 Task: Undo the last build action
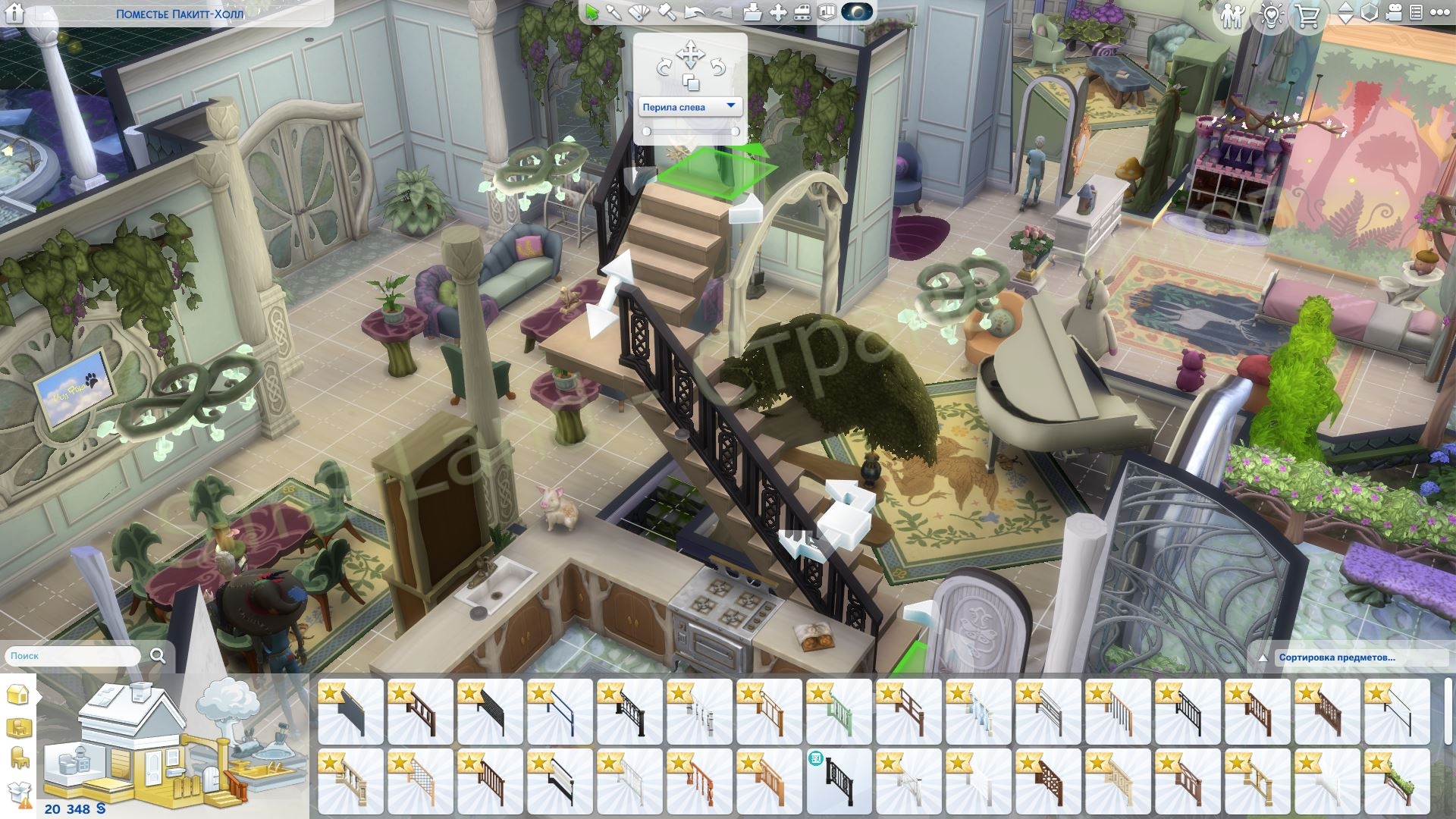click(x=694, y=12)
